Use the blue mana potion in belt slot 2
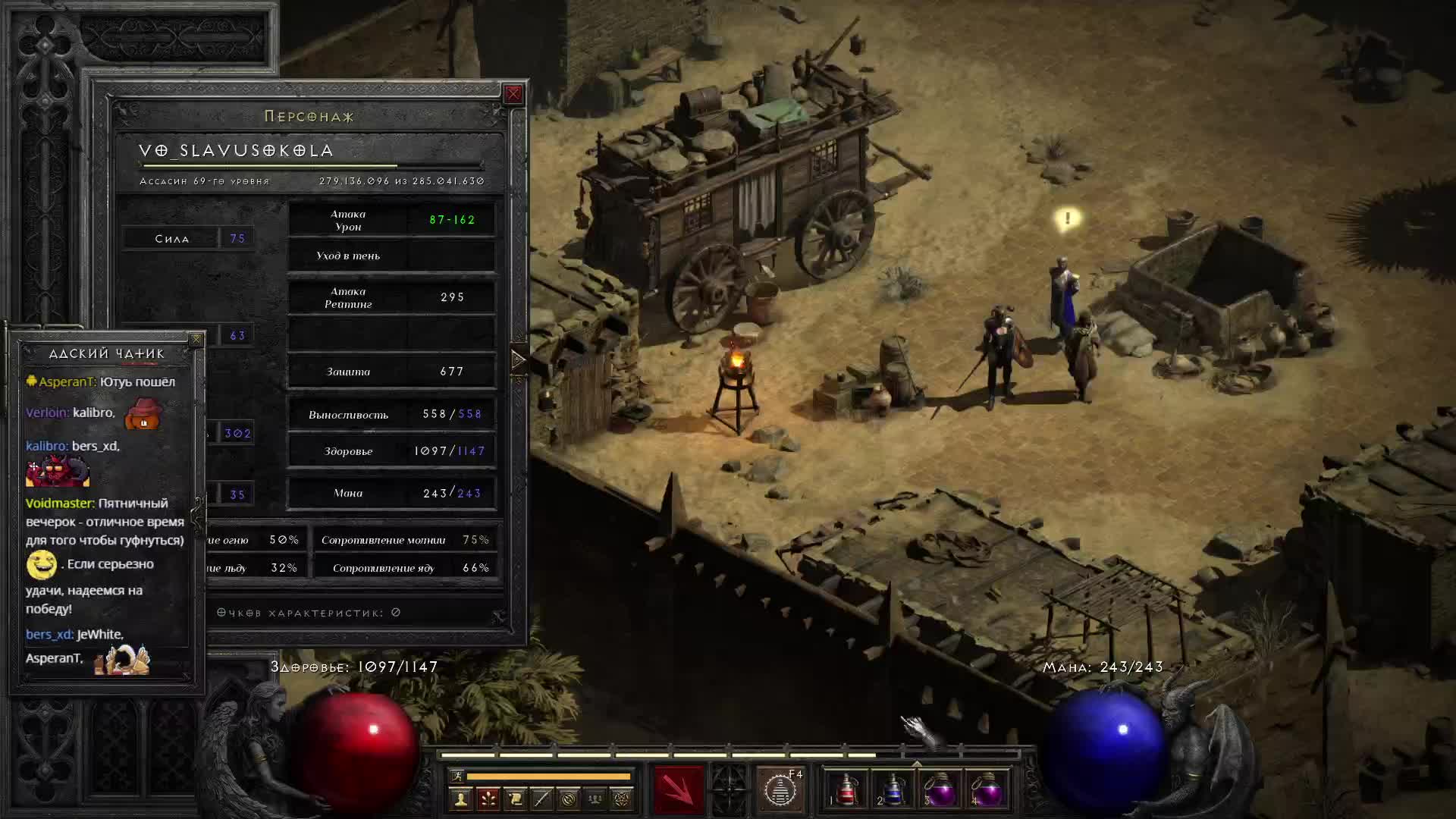The width and height of the screenshot is (1456, 819). pyautogui.click(x=893, y=790)
